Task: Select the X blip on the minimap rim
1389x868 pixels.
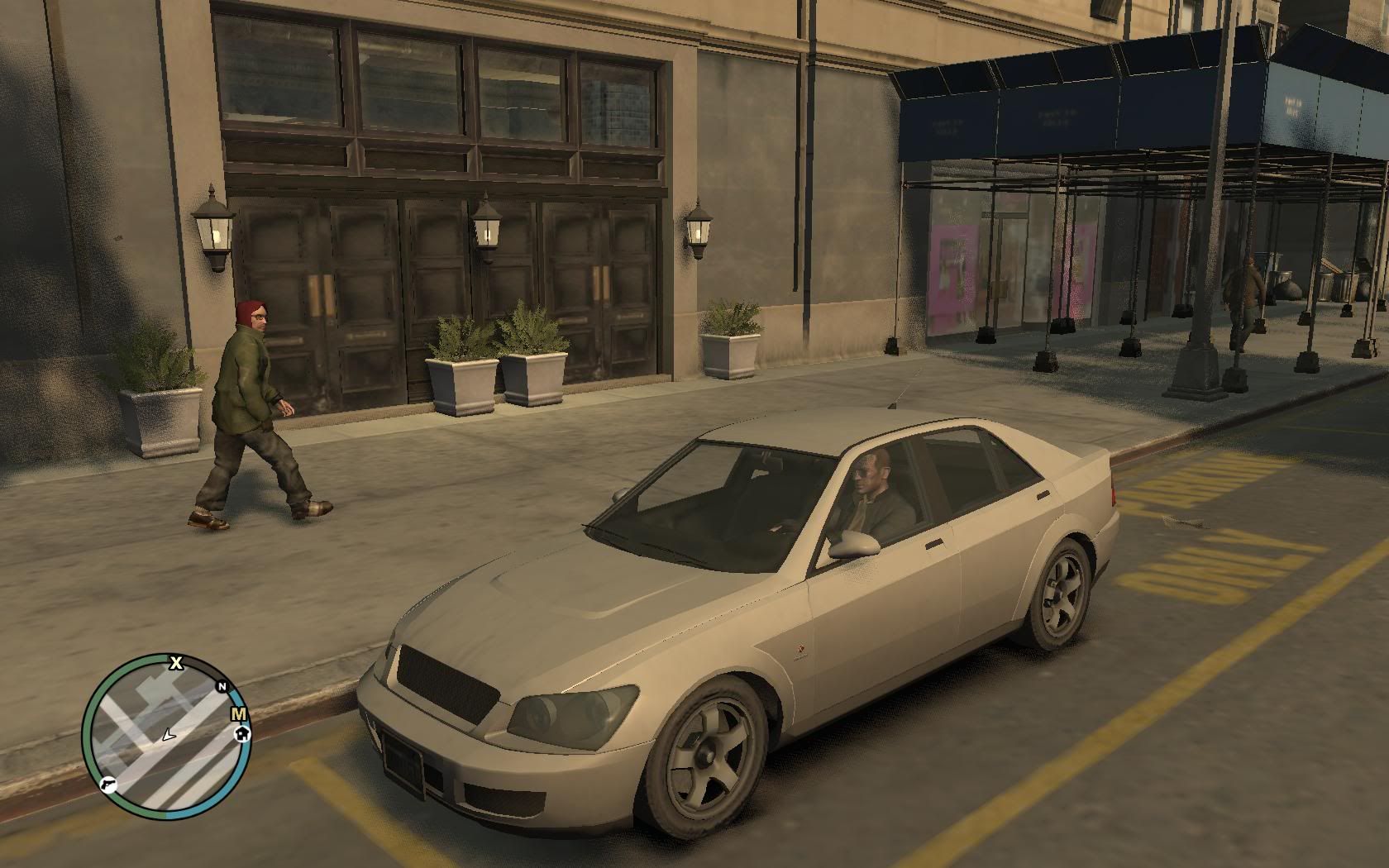Action: [x=176, y=662]
